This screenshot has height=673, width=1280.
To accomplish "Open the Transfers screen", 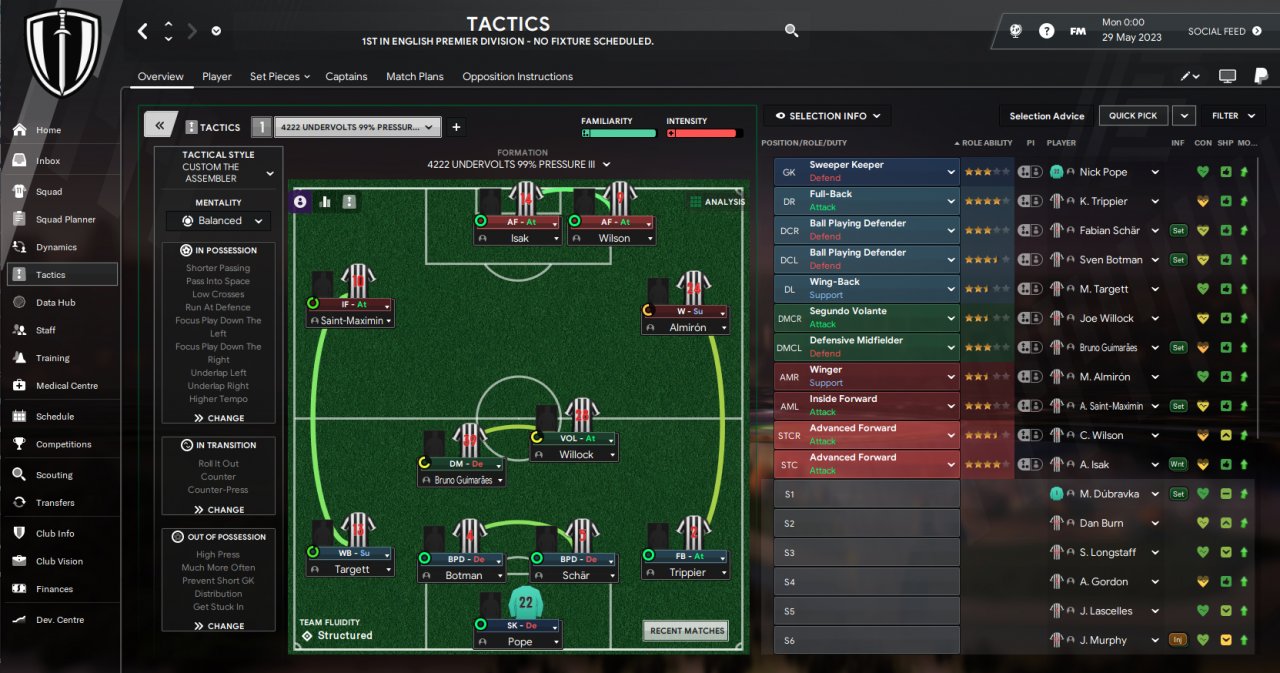I will pyautogui.click(x=55, y=503).
